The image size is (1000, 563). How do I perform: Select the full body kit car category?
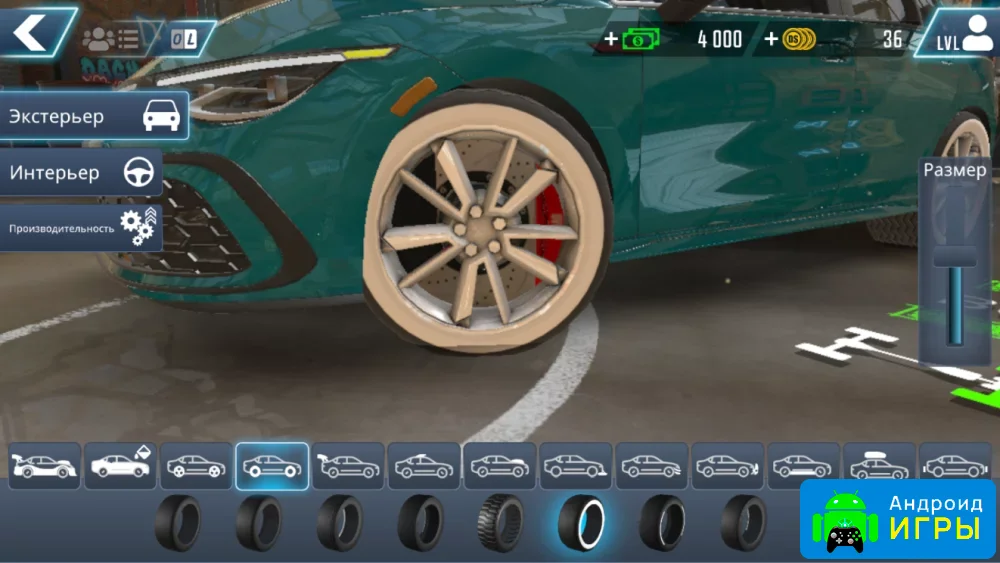click(x=45, y=466)
